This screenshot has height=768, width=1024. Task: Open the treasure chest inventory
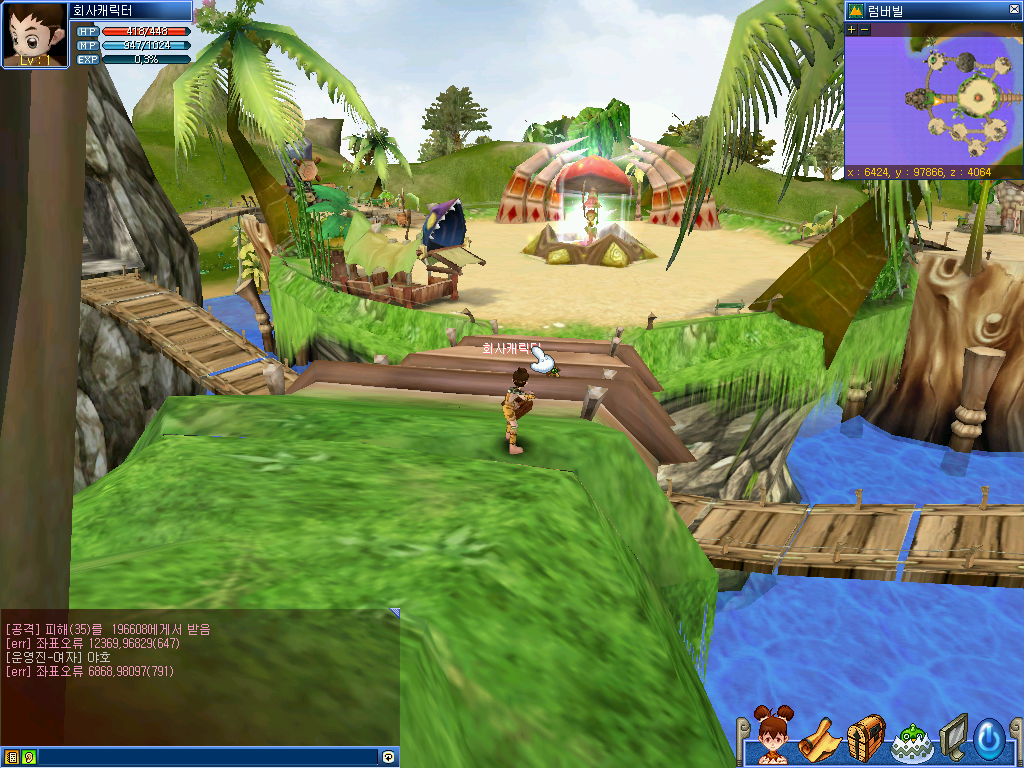pyautogui.click(x=866, y=738)
